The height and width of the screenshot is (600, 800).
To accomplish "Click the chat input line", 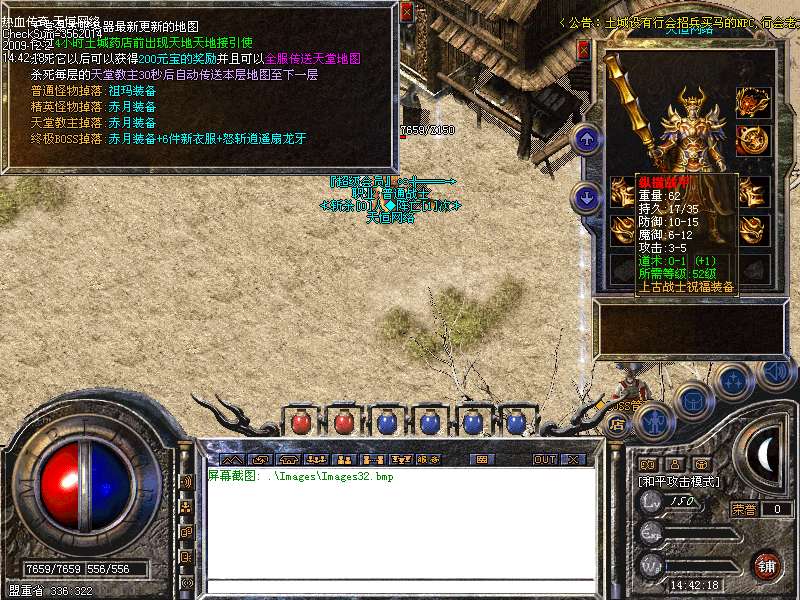I will (400, 585).
